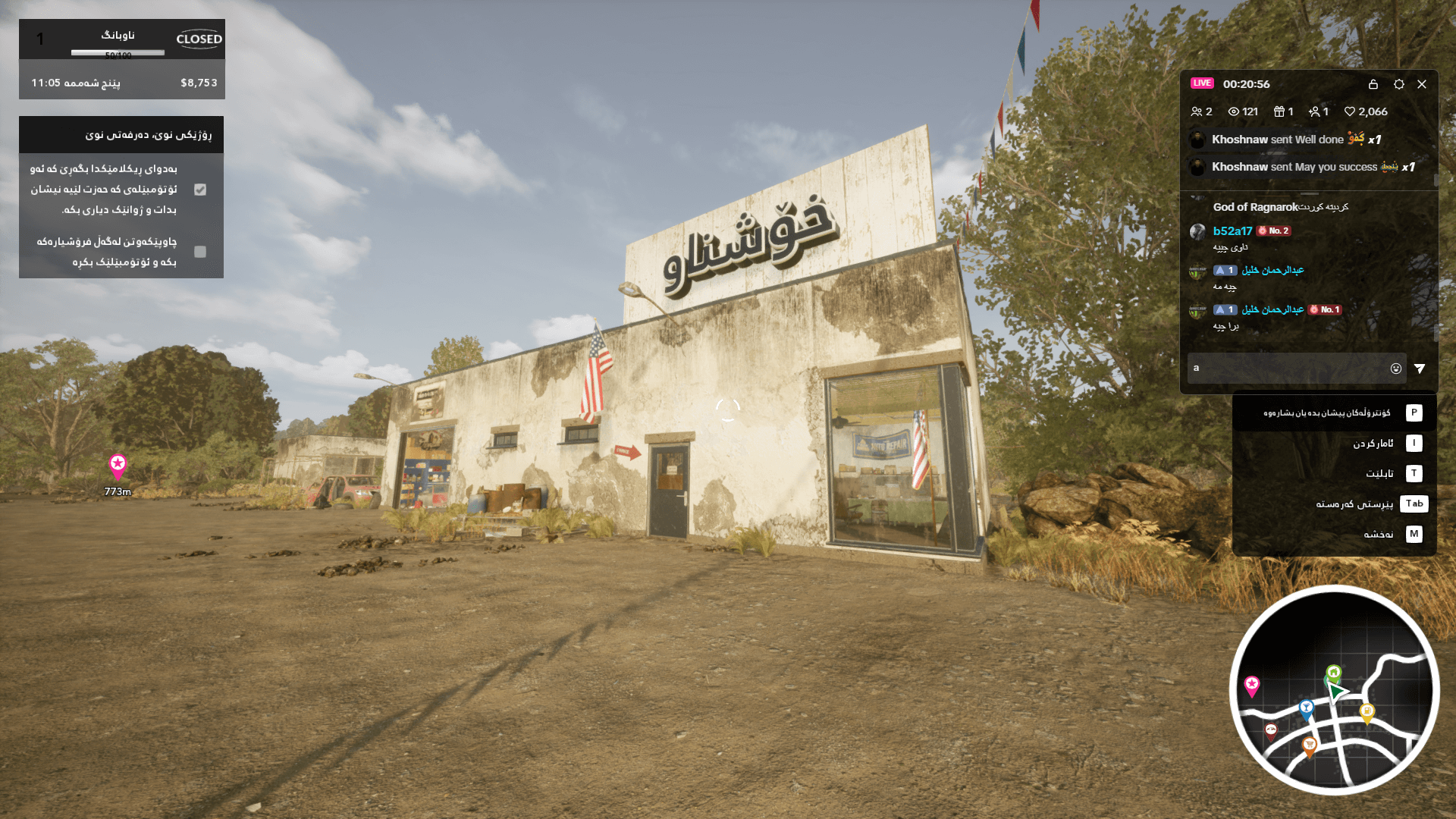Click the chat message input field
Viewport: 1456px width, 819px height.
[1289, 368]
